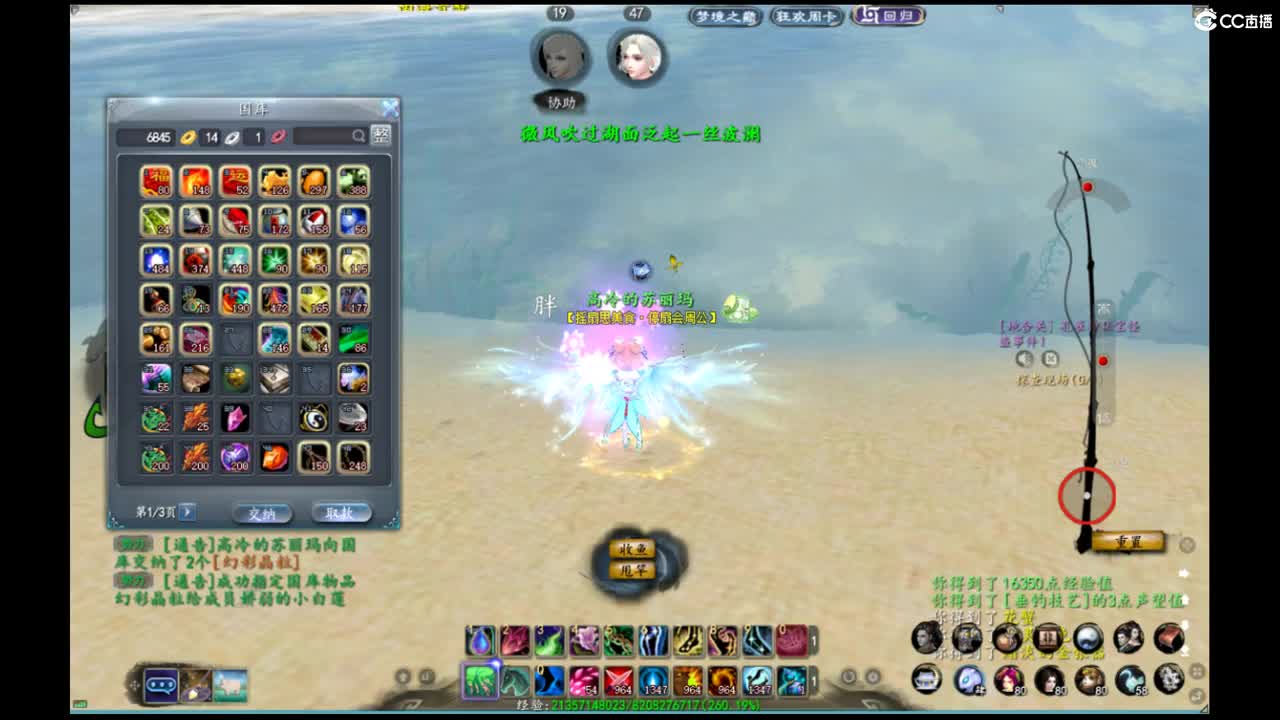
Task: Click the magnifier search icon in treasury window
Action: click(x=359, y=136)
